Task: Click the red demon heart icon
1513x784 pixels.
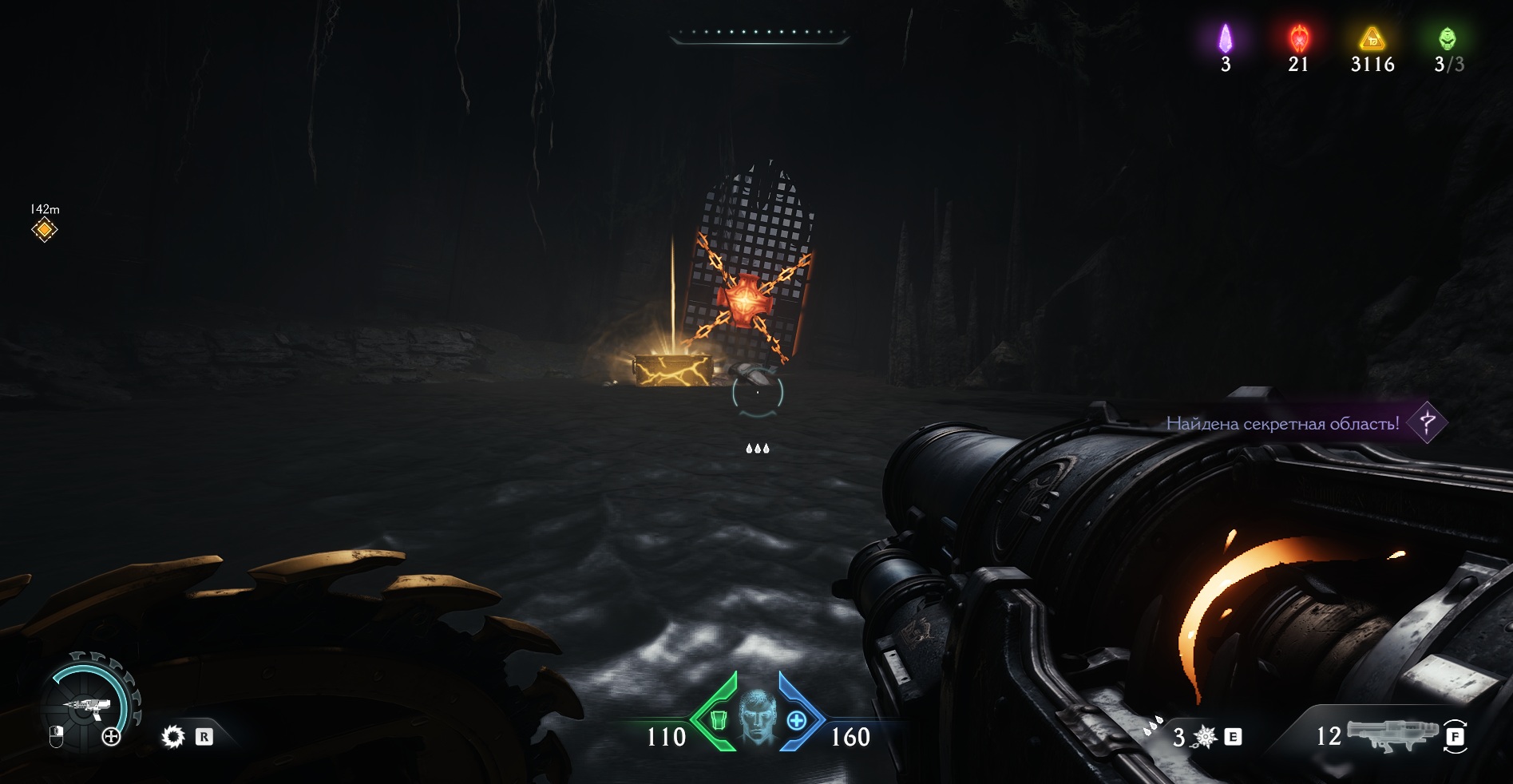Action: pyautogui.click(x=1298, y=38)
